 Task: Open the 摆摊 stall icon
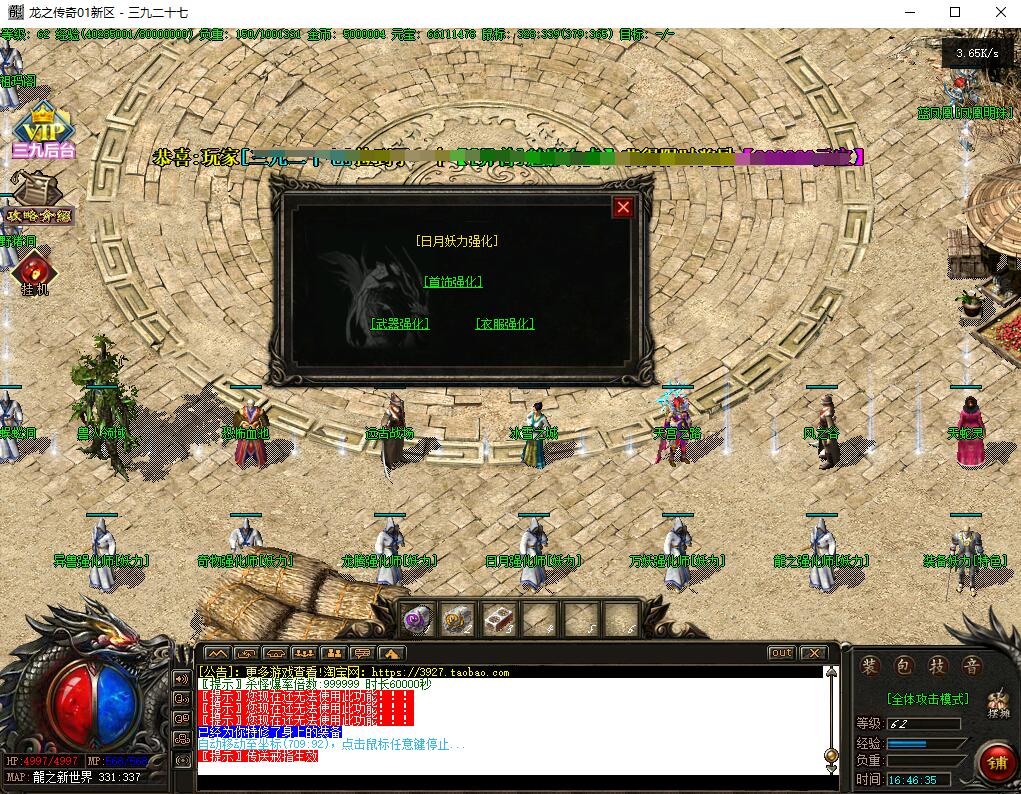(x=997, y=703)
